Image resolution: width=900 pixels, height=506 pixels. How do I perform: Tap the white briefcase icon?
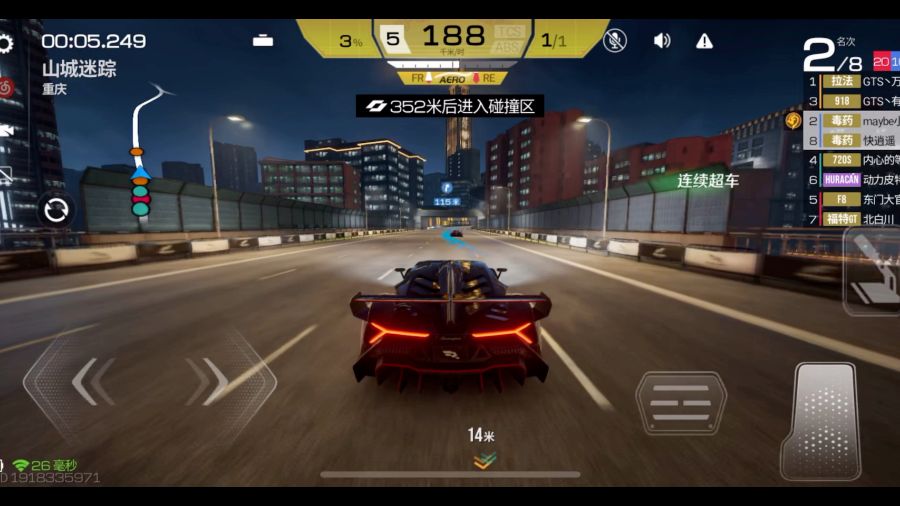(263, 40)
